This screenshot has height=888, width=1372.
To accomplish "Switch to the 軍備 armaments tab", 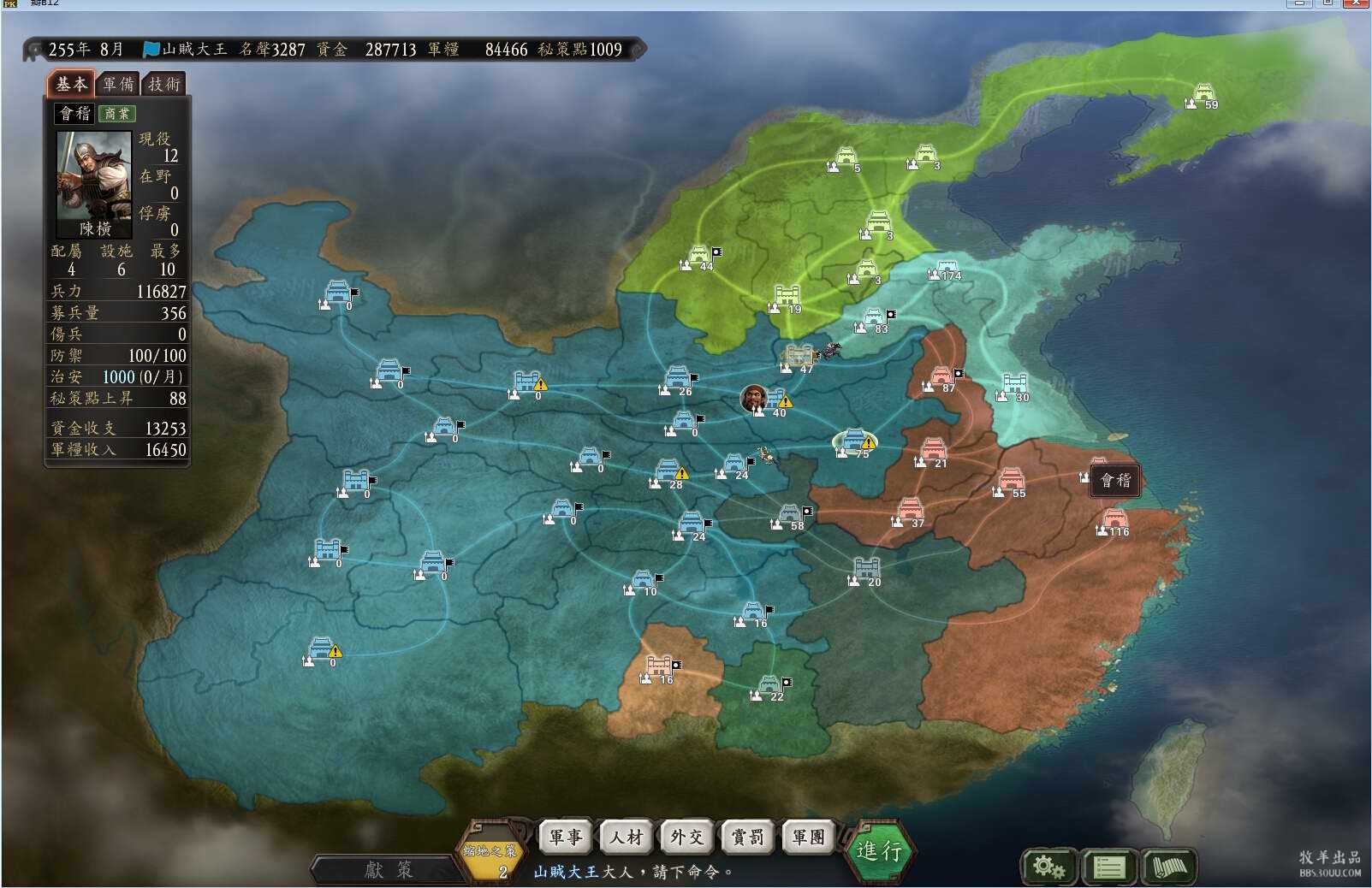I will [118, 84].
